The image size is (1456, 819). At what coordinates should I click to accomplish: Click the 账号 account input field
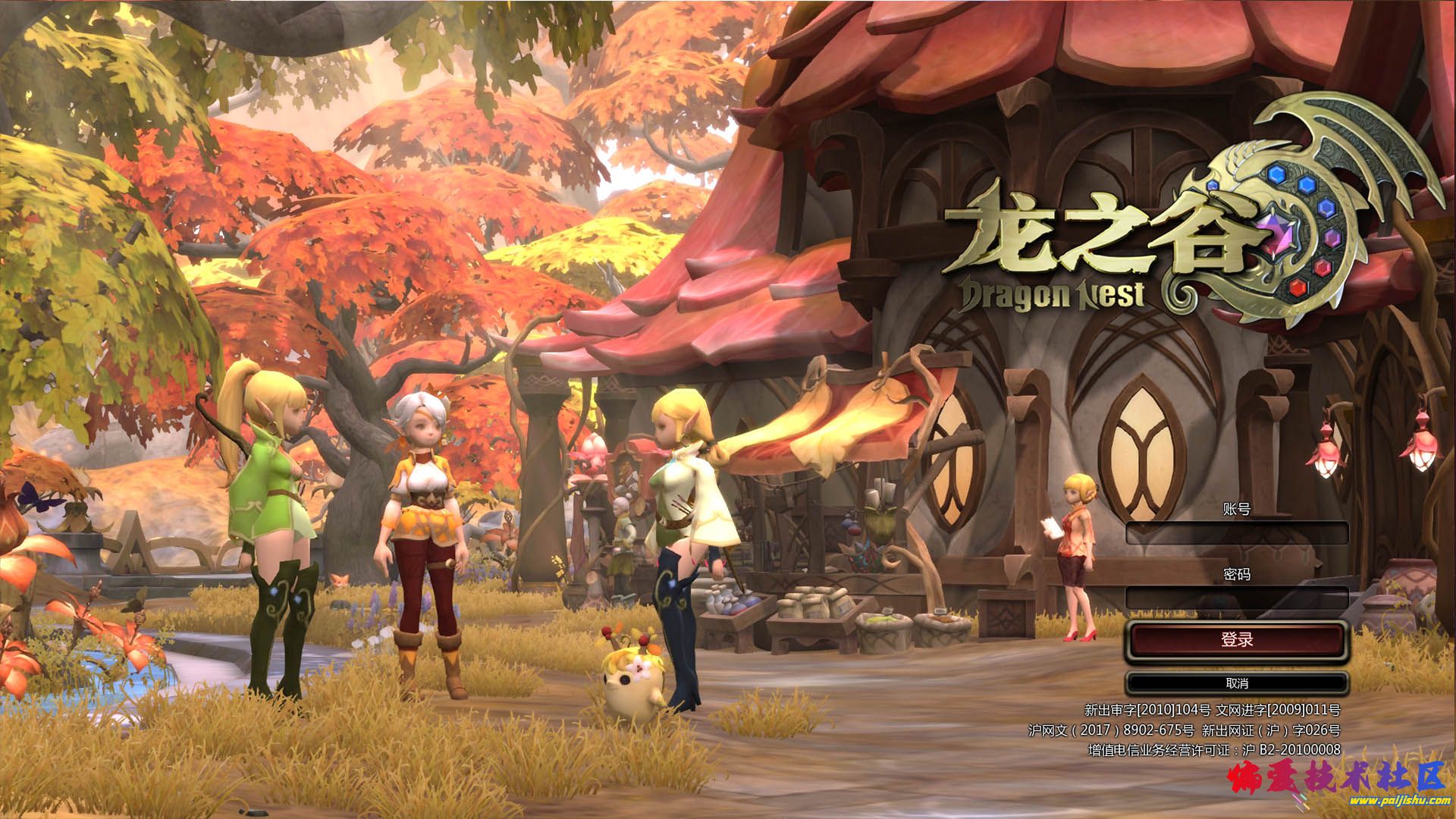1236,533
